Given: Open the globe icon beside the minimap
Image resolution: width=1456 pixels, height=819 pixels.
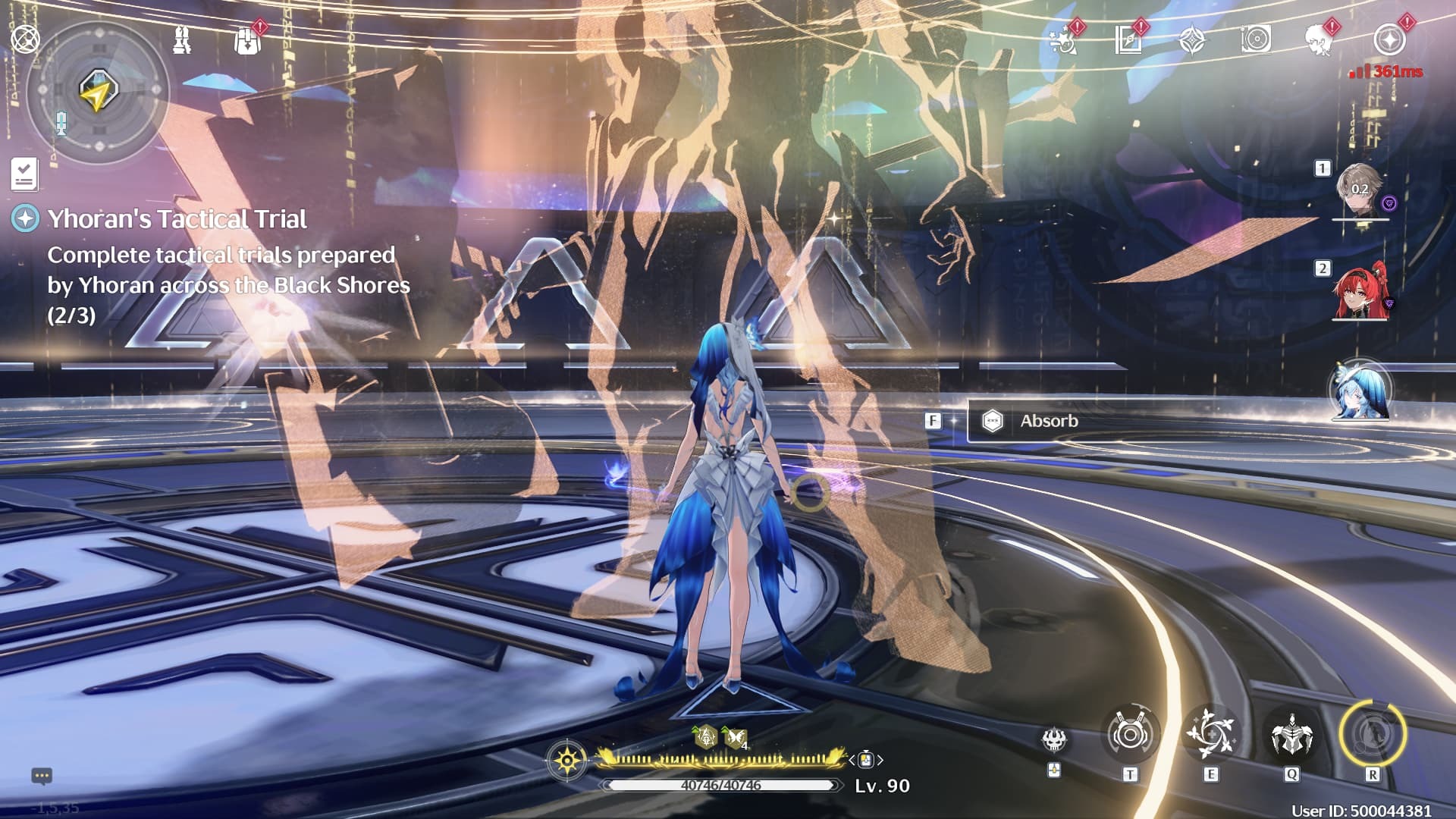Looking at the screenshot, I should pyautogui.click(x=25, y=39).
